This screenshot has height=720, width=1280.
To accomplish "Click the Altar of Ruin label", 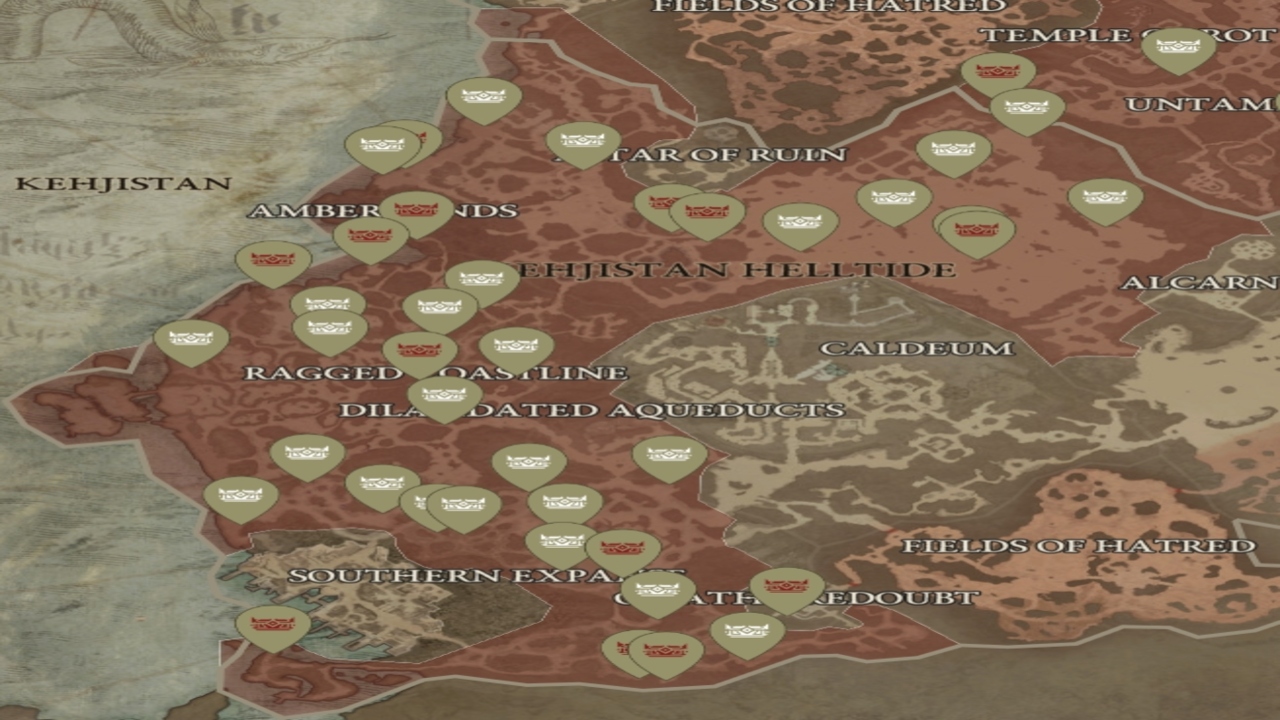I will pyautogui.click(x=702, y=156).
